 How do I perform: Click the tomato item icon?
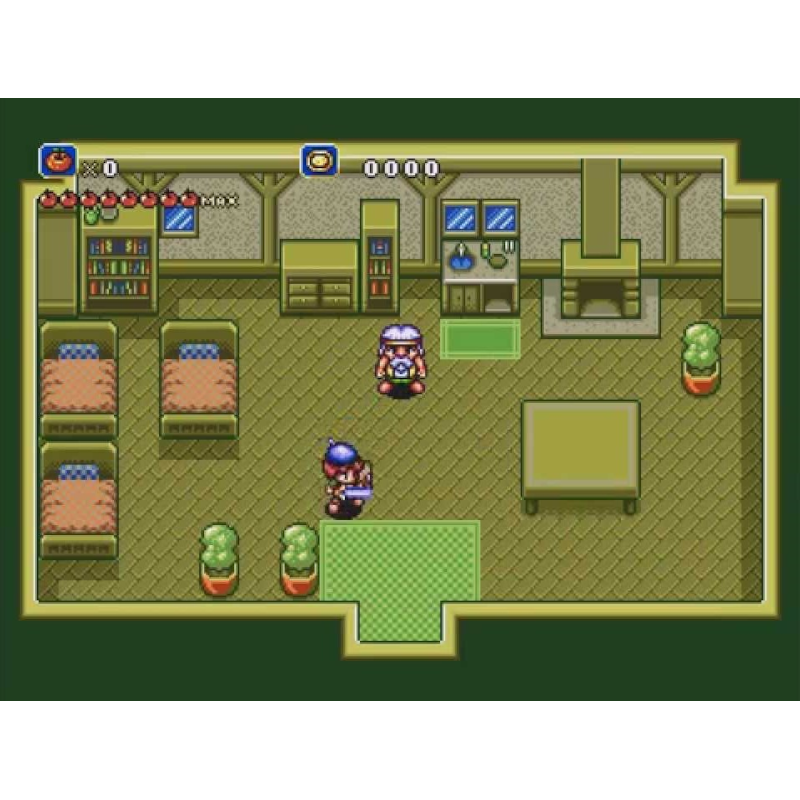[x=58, y=161]
